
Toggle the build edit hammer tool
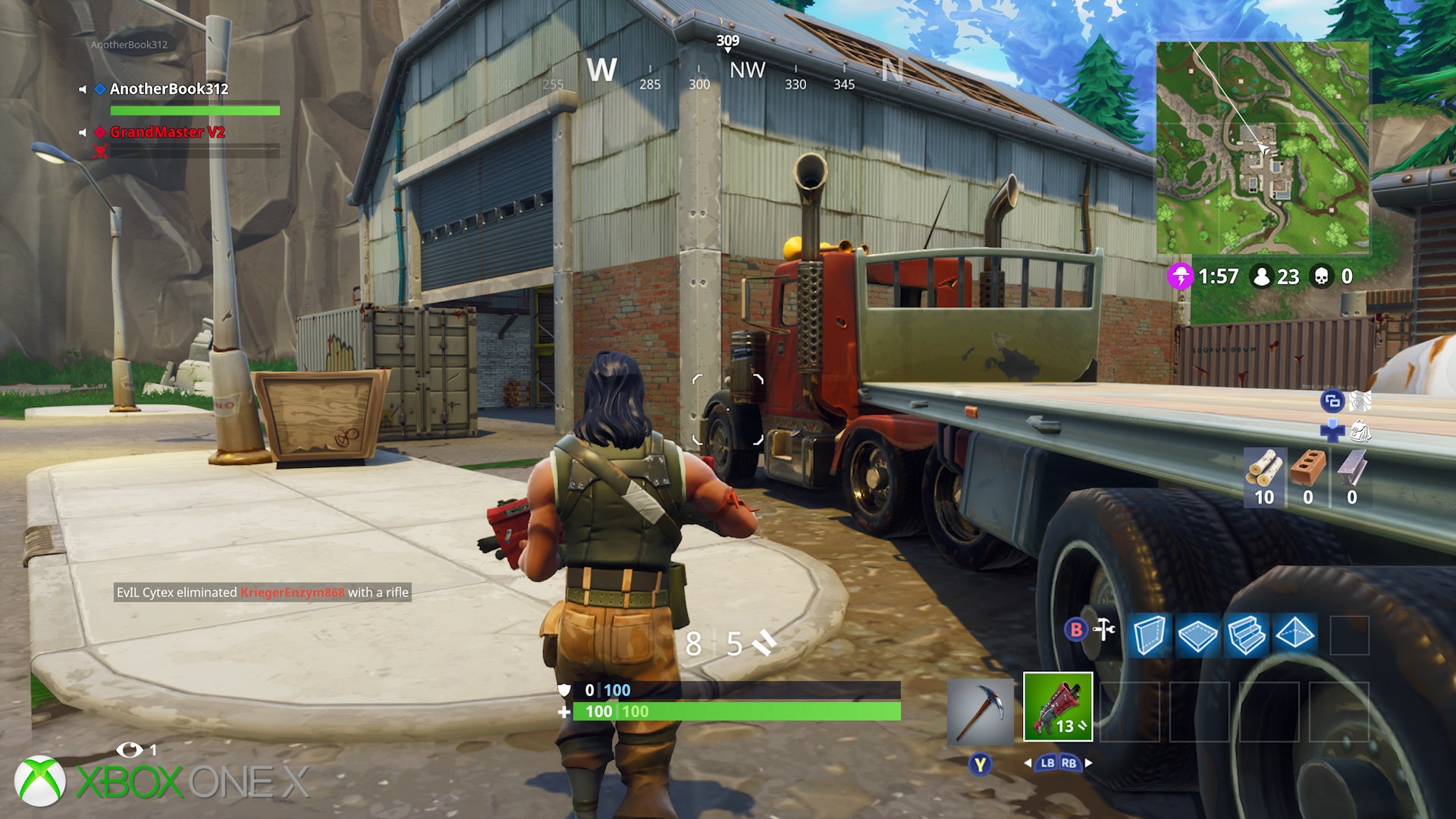click(x=1104, y=631)
